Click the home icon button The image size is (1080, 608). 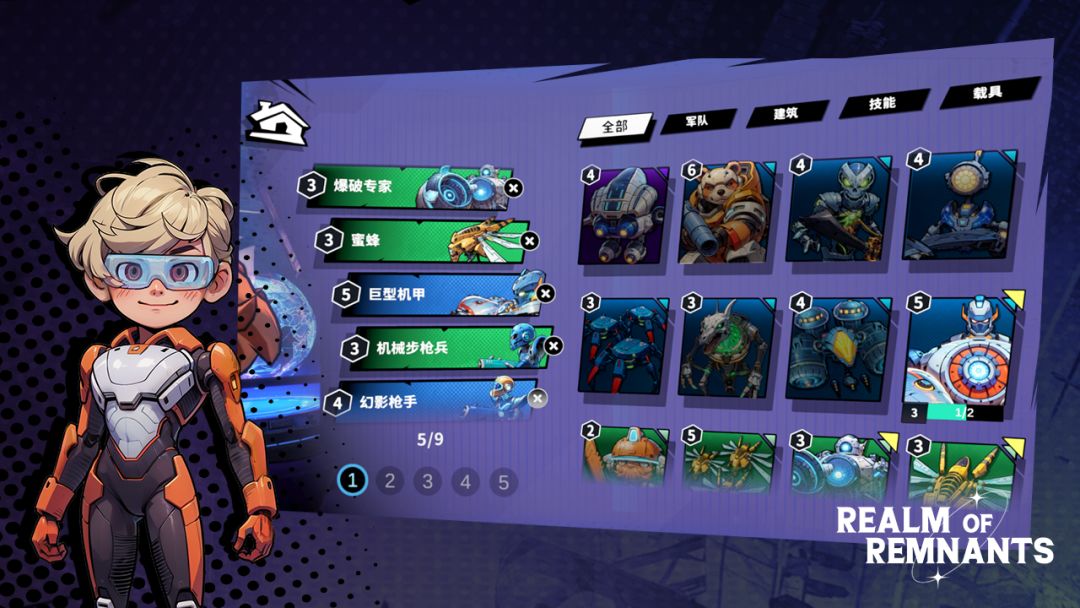(278, 124)
